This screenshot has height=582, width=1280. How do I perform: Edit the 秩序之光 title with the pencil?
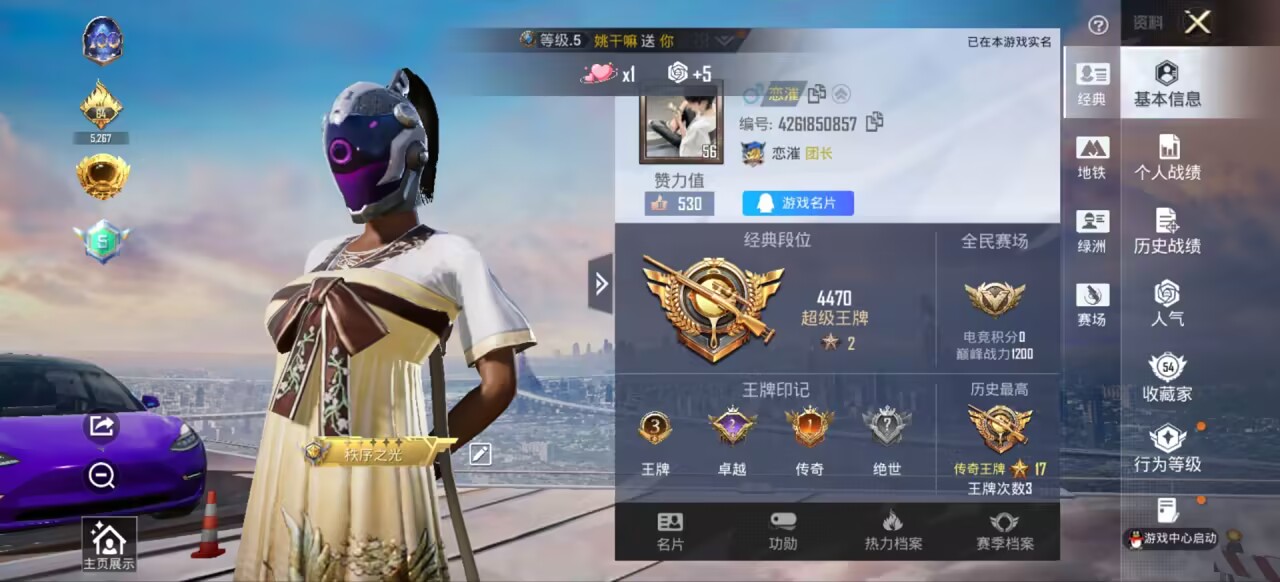tap(481, 454)
